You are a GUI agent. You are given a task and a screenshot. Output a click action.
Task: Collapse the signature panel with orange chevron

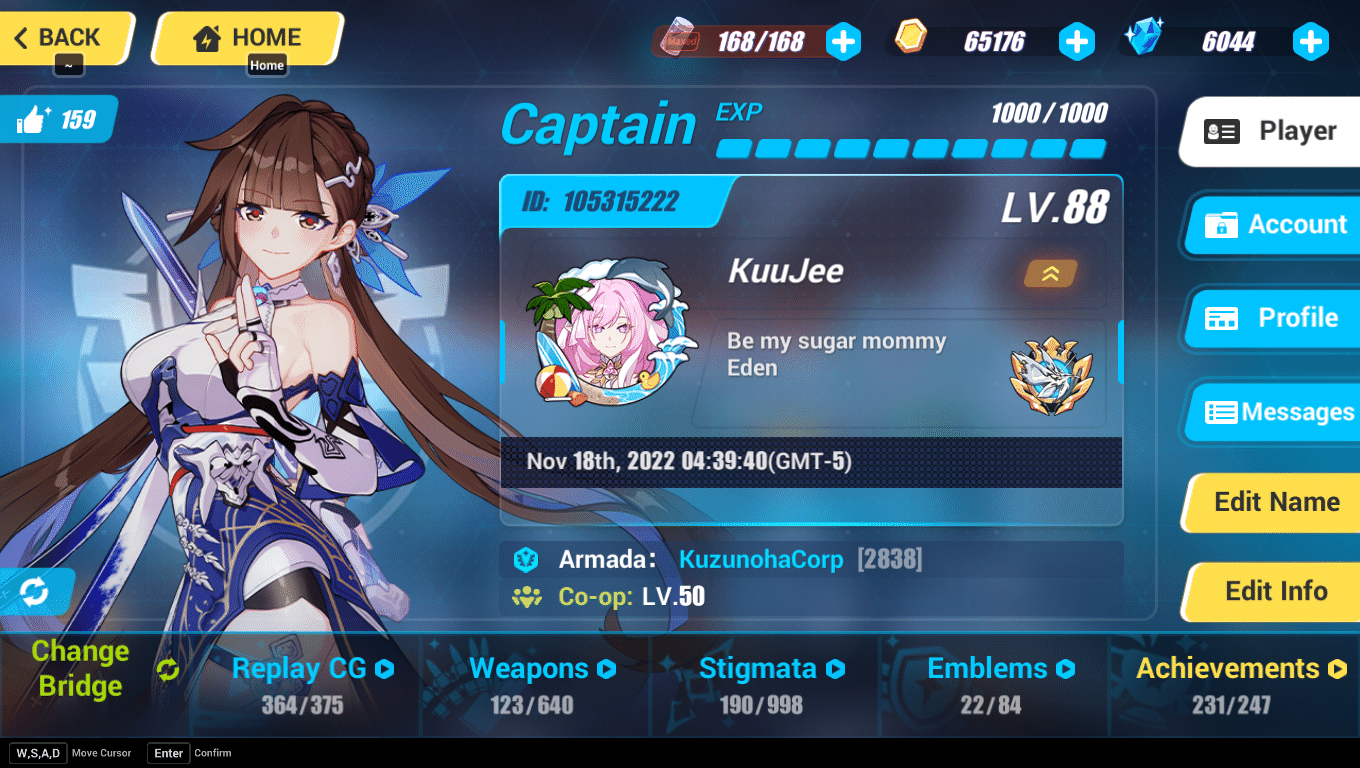pos(1050,273)
